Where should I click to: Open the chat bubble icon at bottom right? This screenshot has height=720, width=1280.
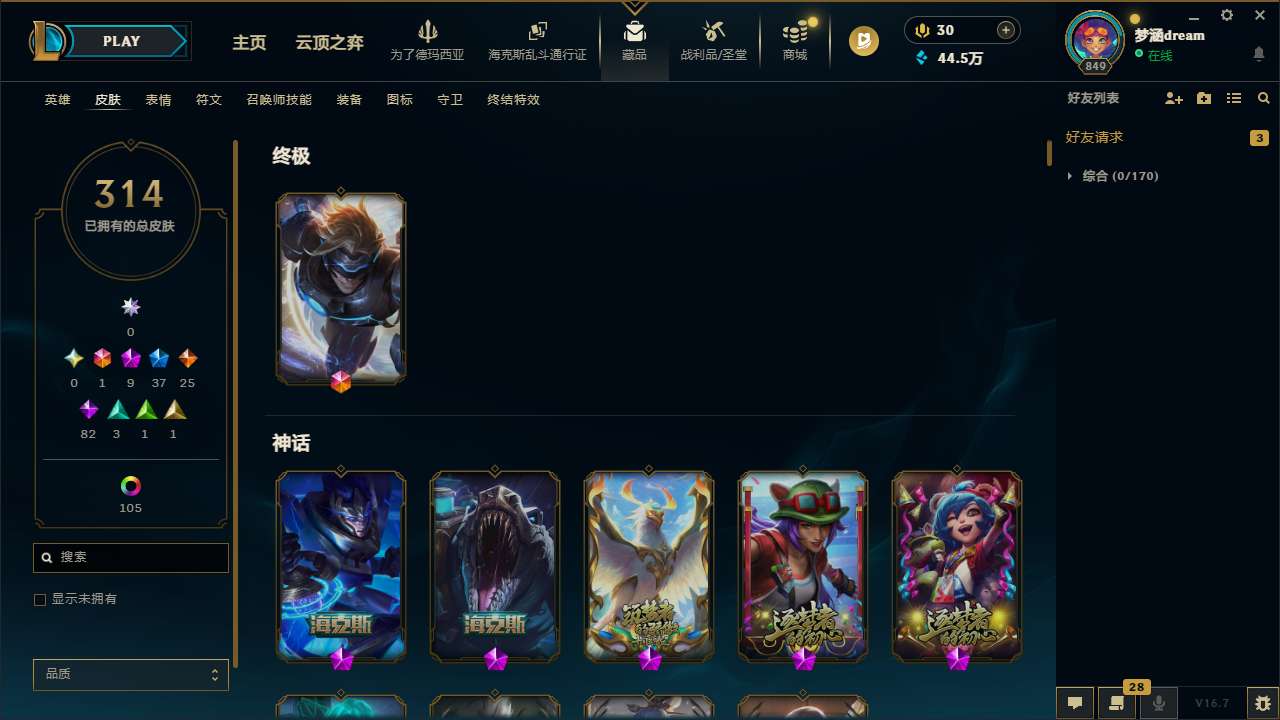pos(1074,703)
